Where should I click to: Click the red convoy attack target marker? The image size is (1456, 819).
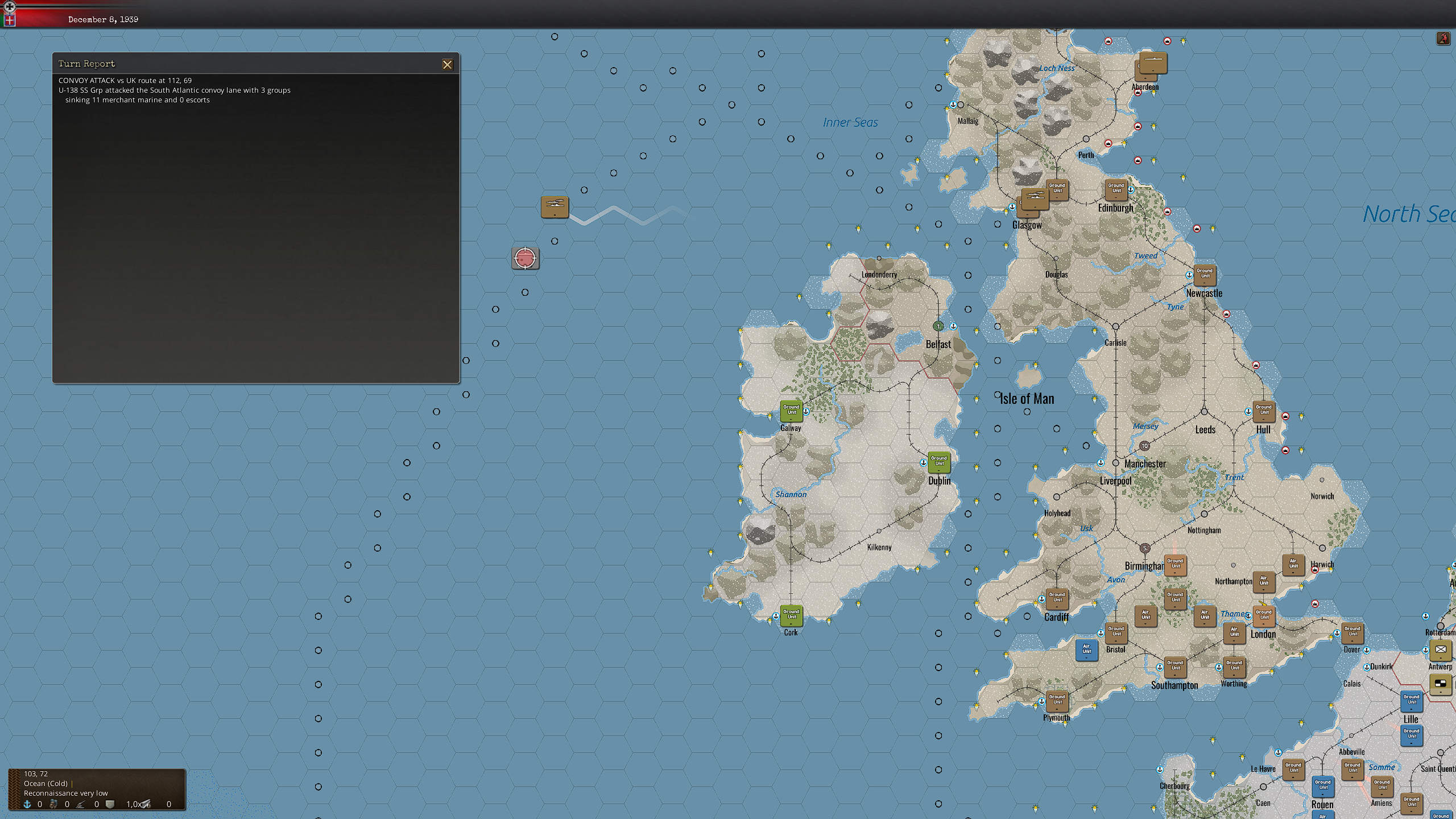click(525, 258)
